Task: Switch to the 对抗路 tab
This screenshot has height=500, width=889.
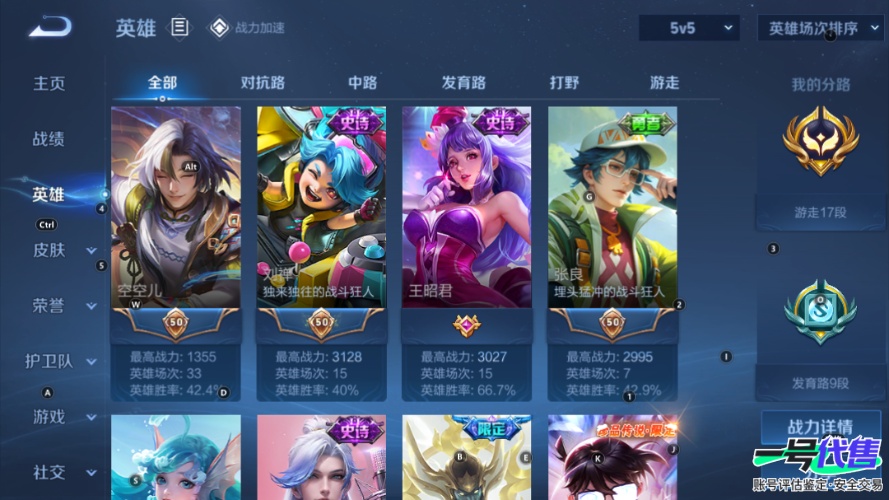Action: pos(263,83)
